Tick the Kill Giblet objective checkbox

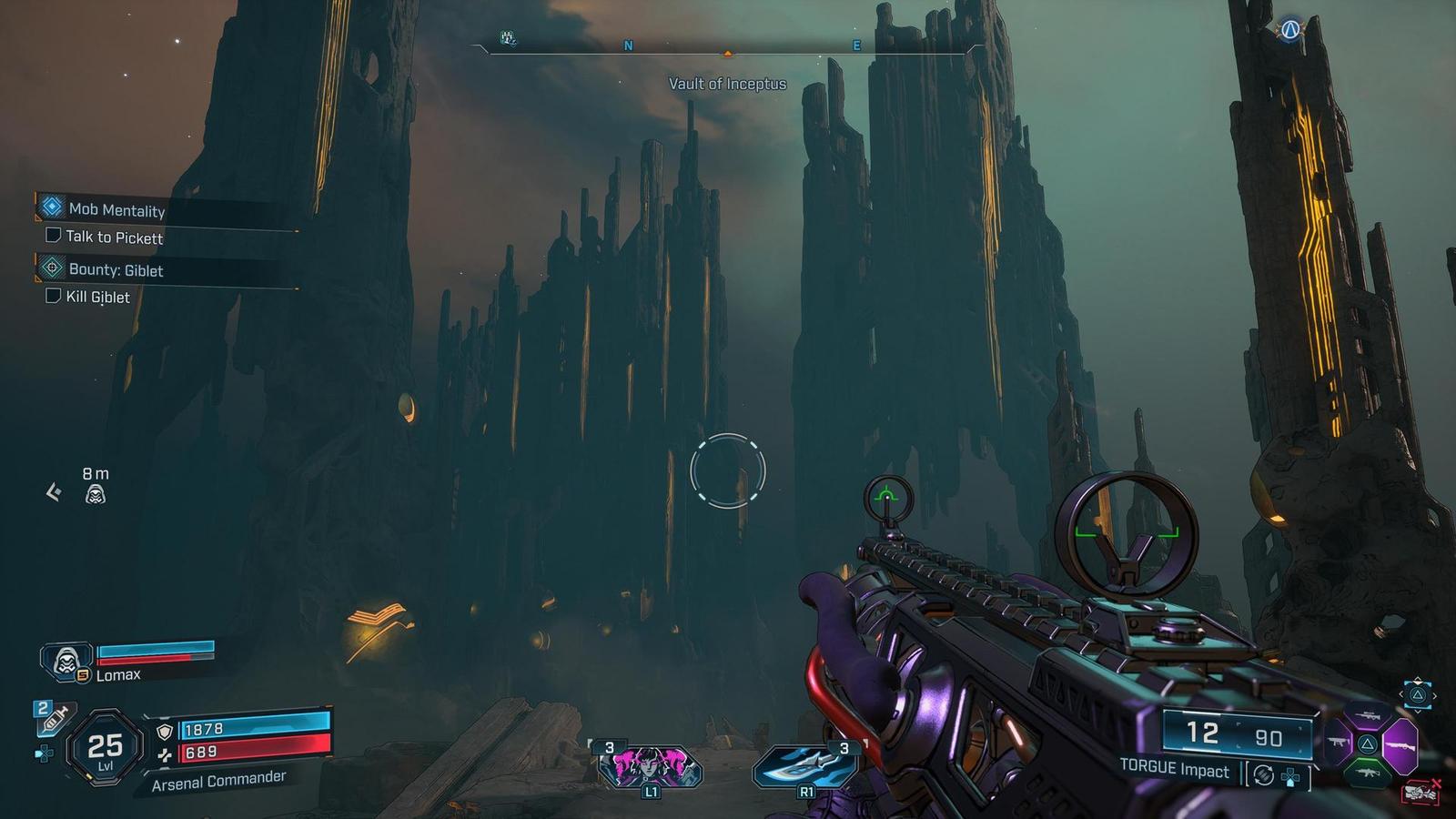point(54,296)
